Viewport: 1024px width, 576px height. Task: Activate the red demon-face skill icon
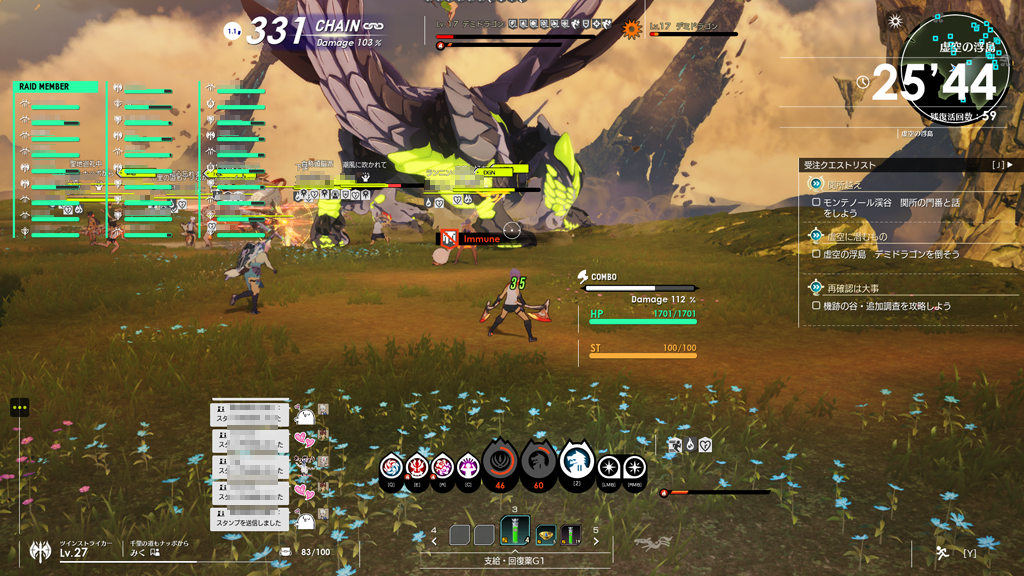click(417, 466)
